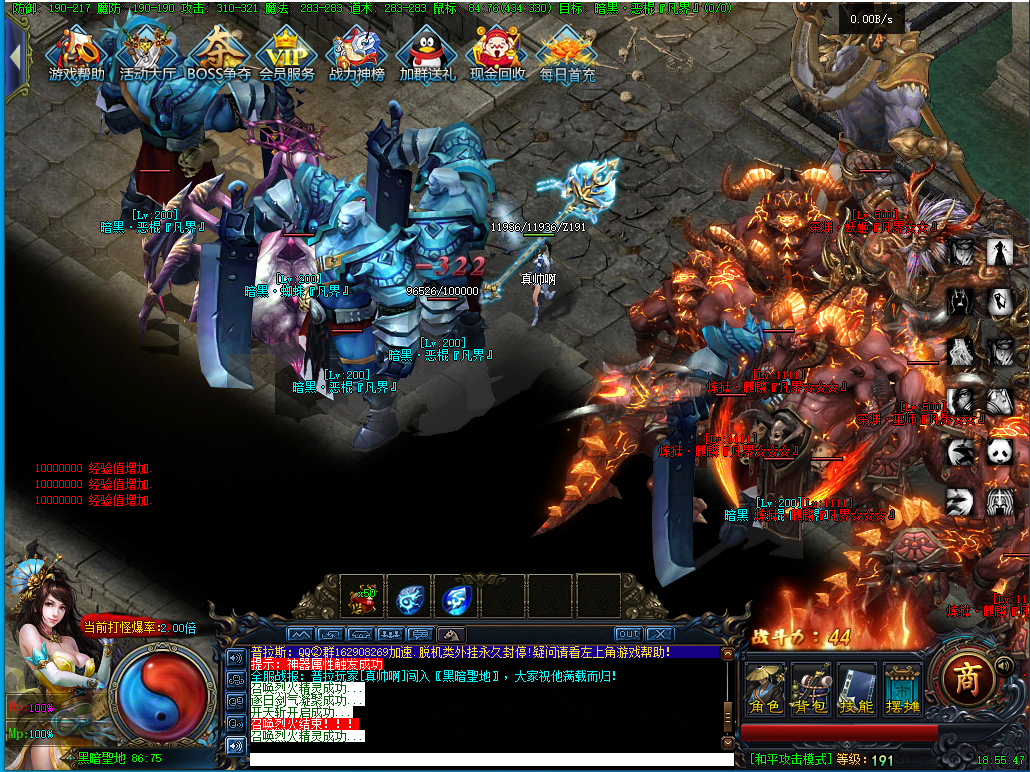Open the 现金回收 cash recycle icon
Viewport: 1030px width, 772px height.
coord(498,54)
